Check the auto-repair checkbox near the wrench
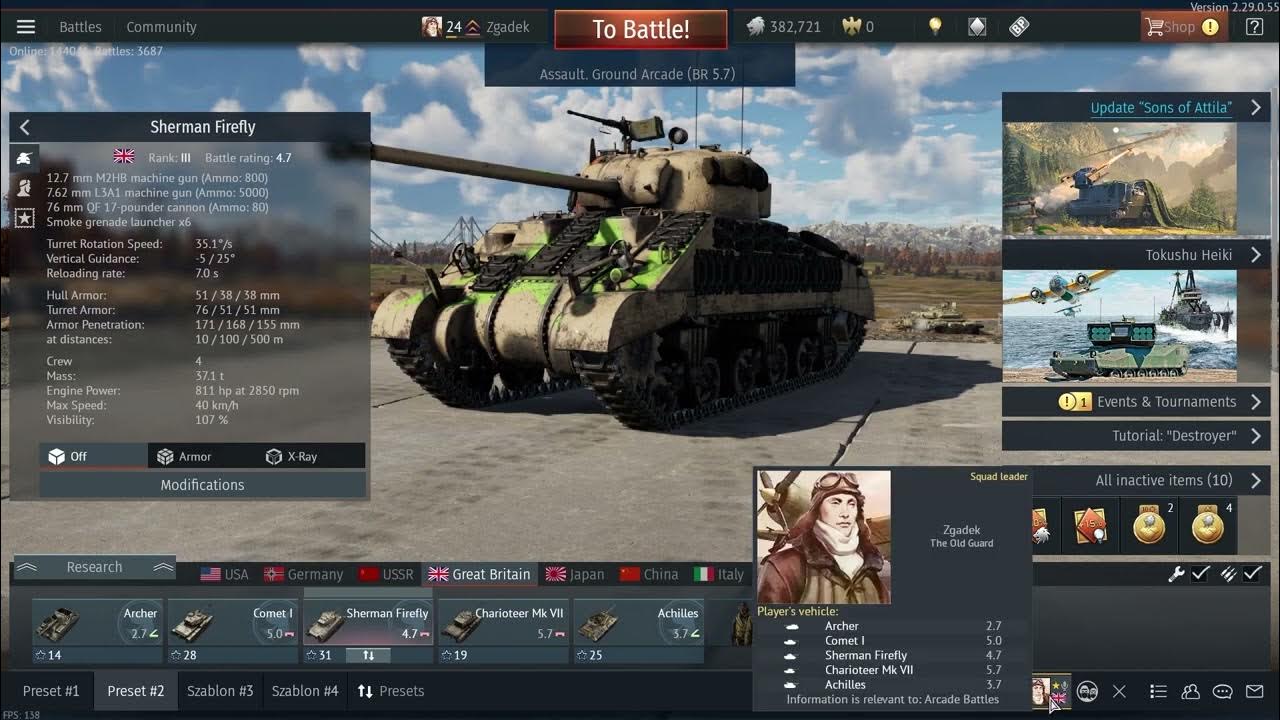Viewport: 1280px width, 720px height. tap(1199, 574)
